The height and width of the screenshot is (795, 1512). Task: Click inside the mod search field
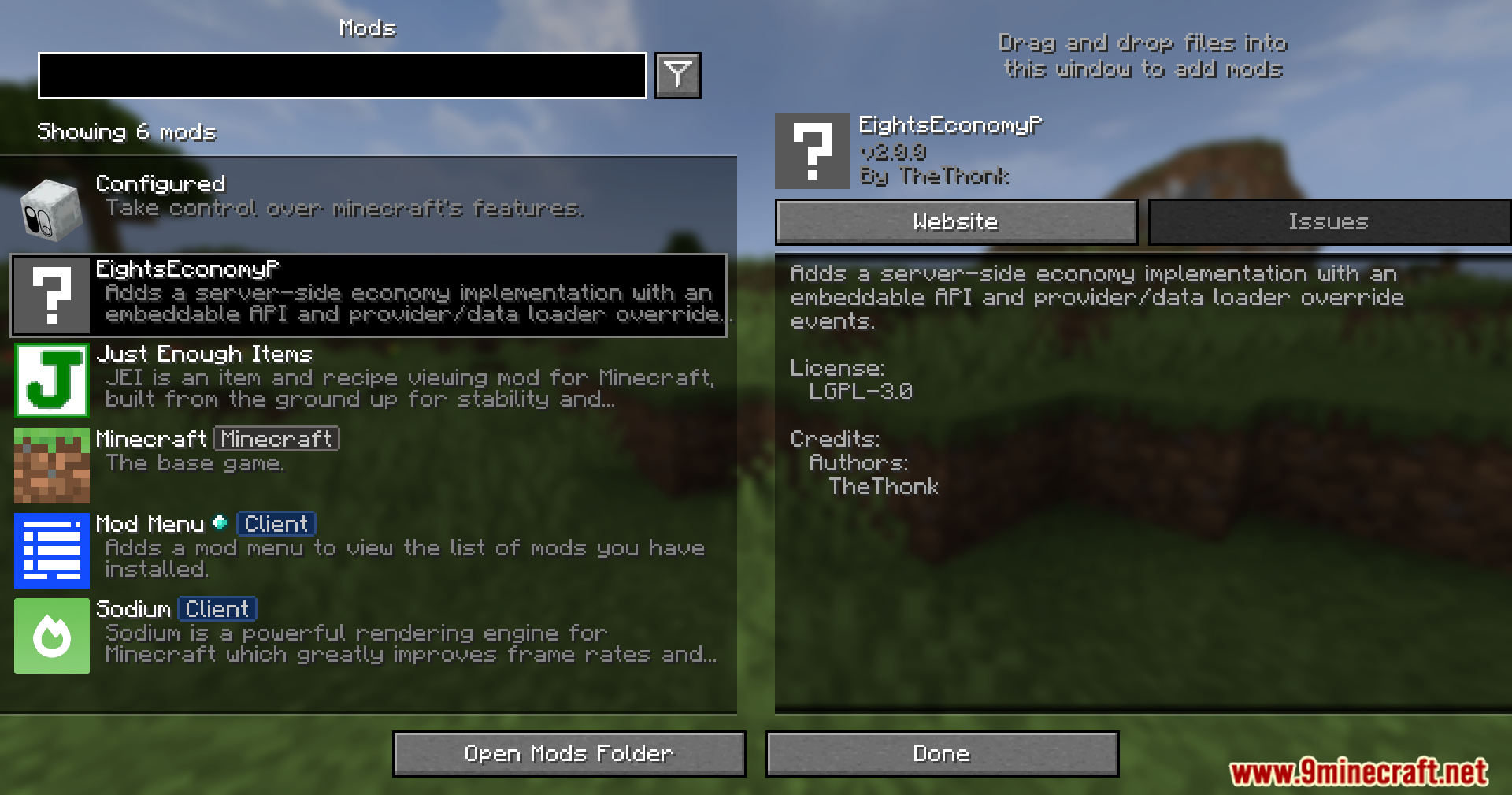343,76
